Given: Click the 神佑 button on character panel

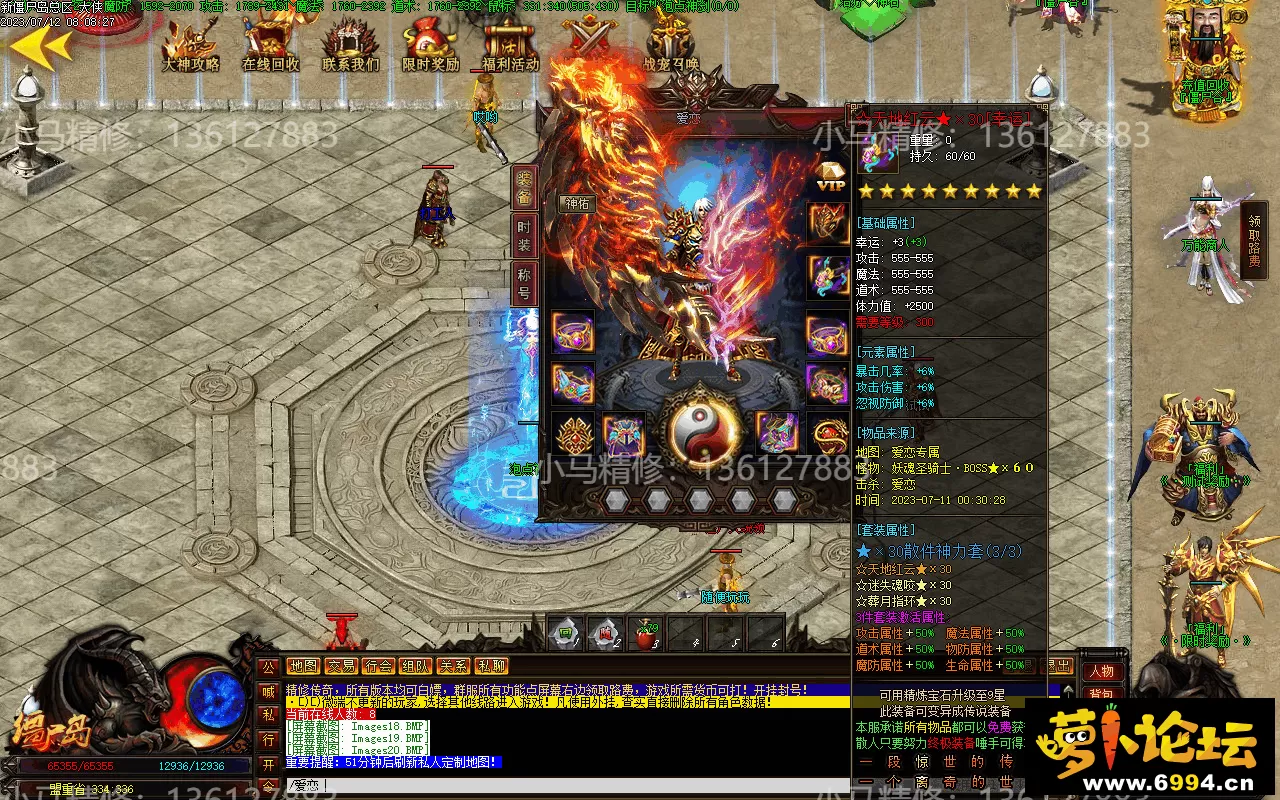Looking at the screenshot, I should [x=578, y=203].
